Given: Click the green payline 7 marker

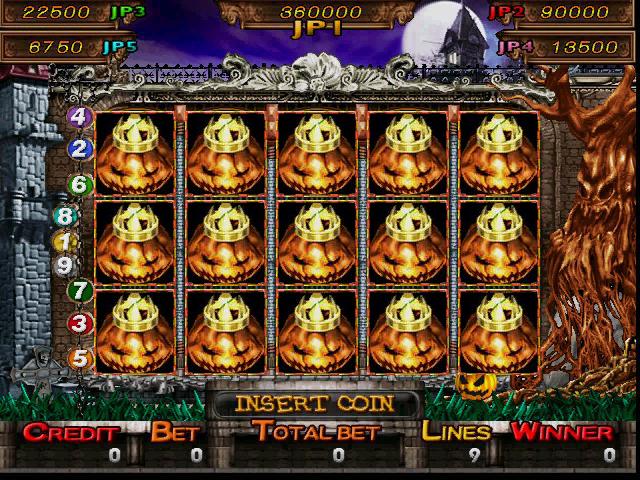Looking at the screenshot, I should click(x=80, y=291).
